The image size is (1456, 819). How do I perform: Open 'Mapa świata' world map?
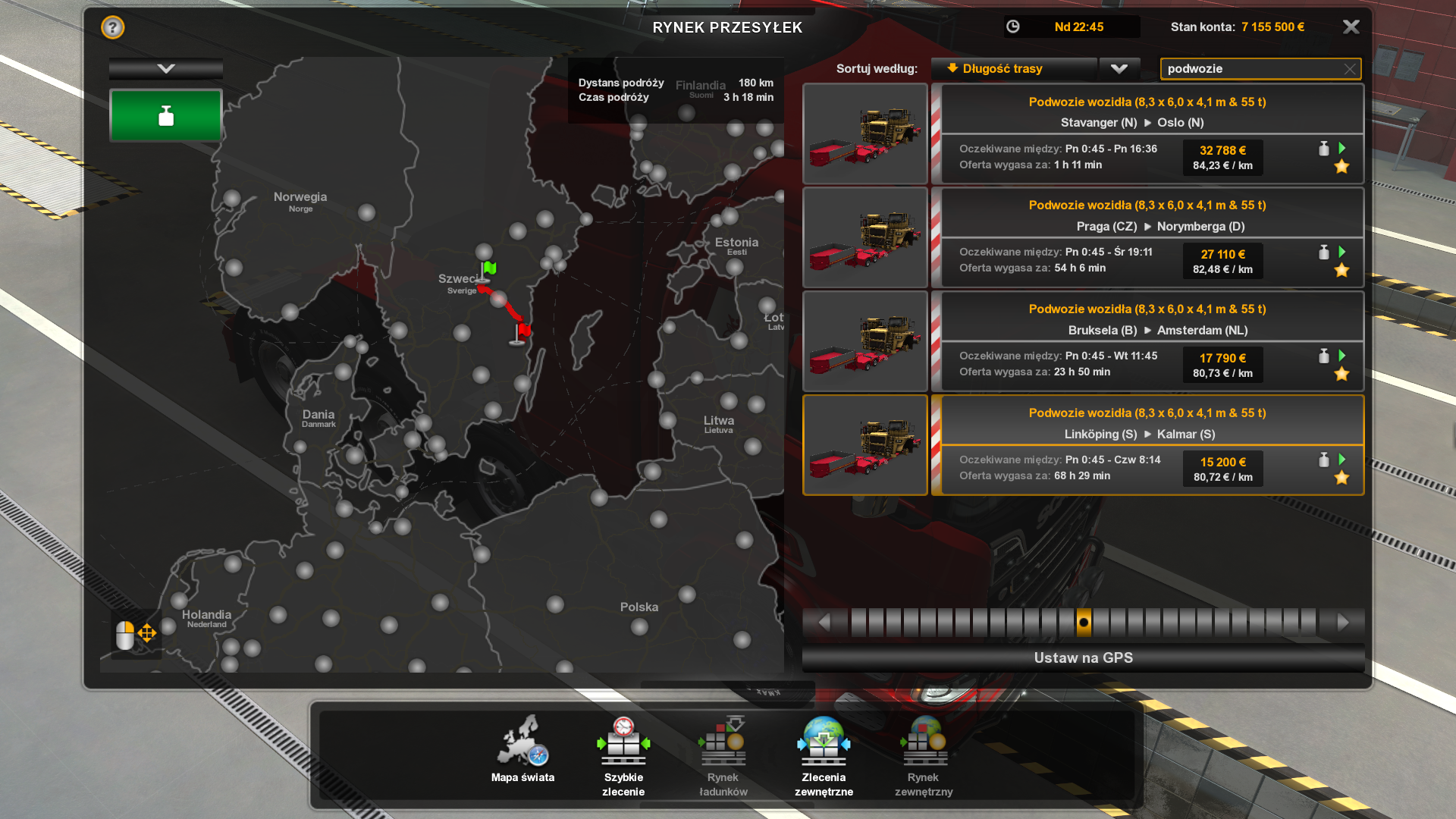[x=522, y=751]
